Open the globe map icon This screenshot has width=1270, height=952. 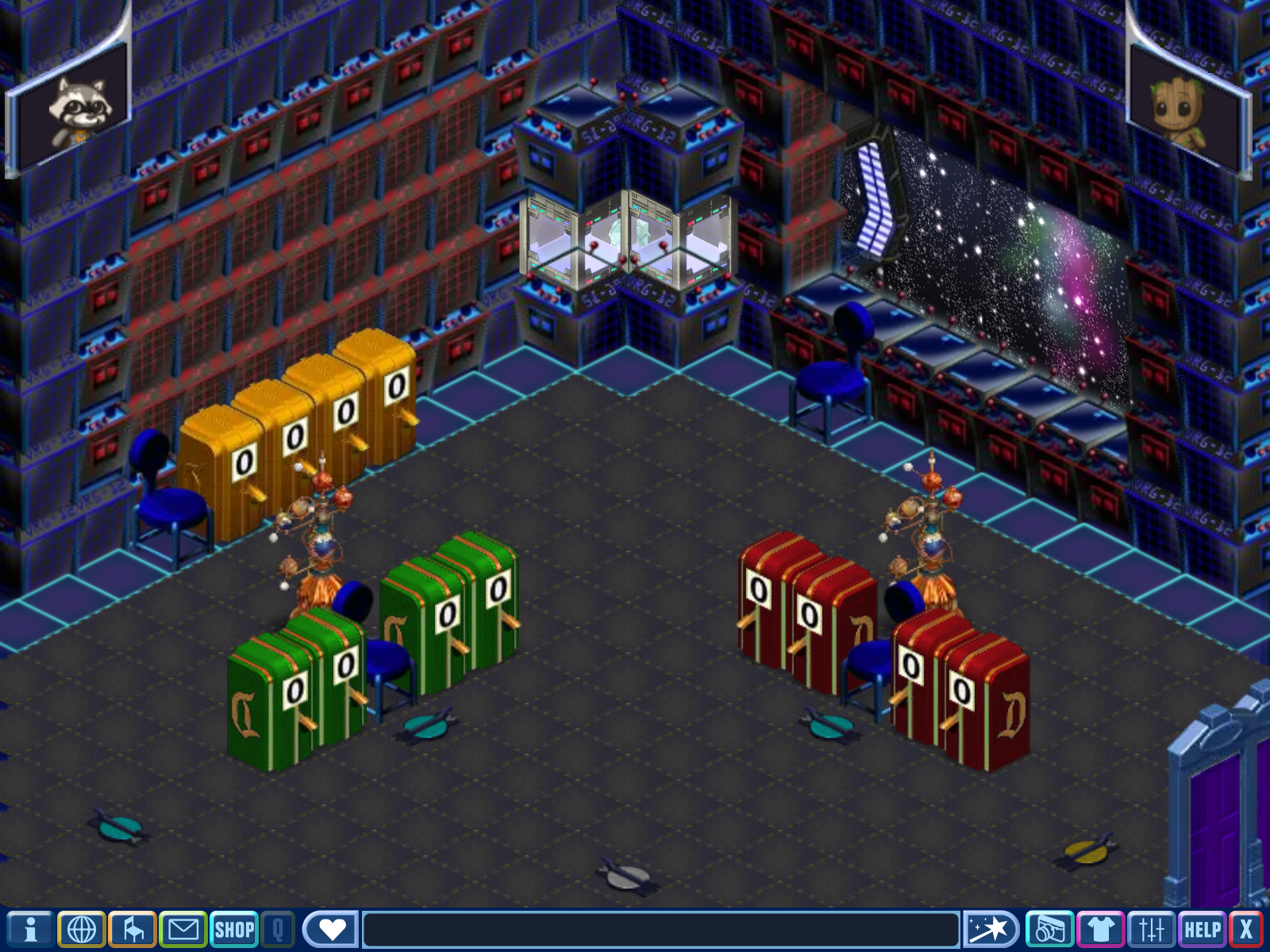[82, 929]
